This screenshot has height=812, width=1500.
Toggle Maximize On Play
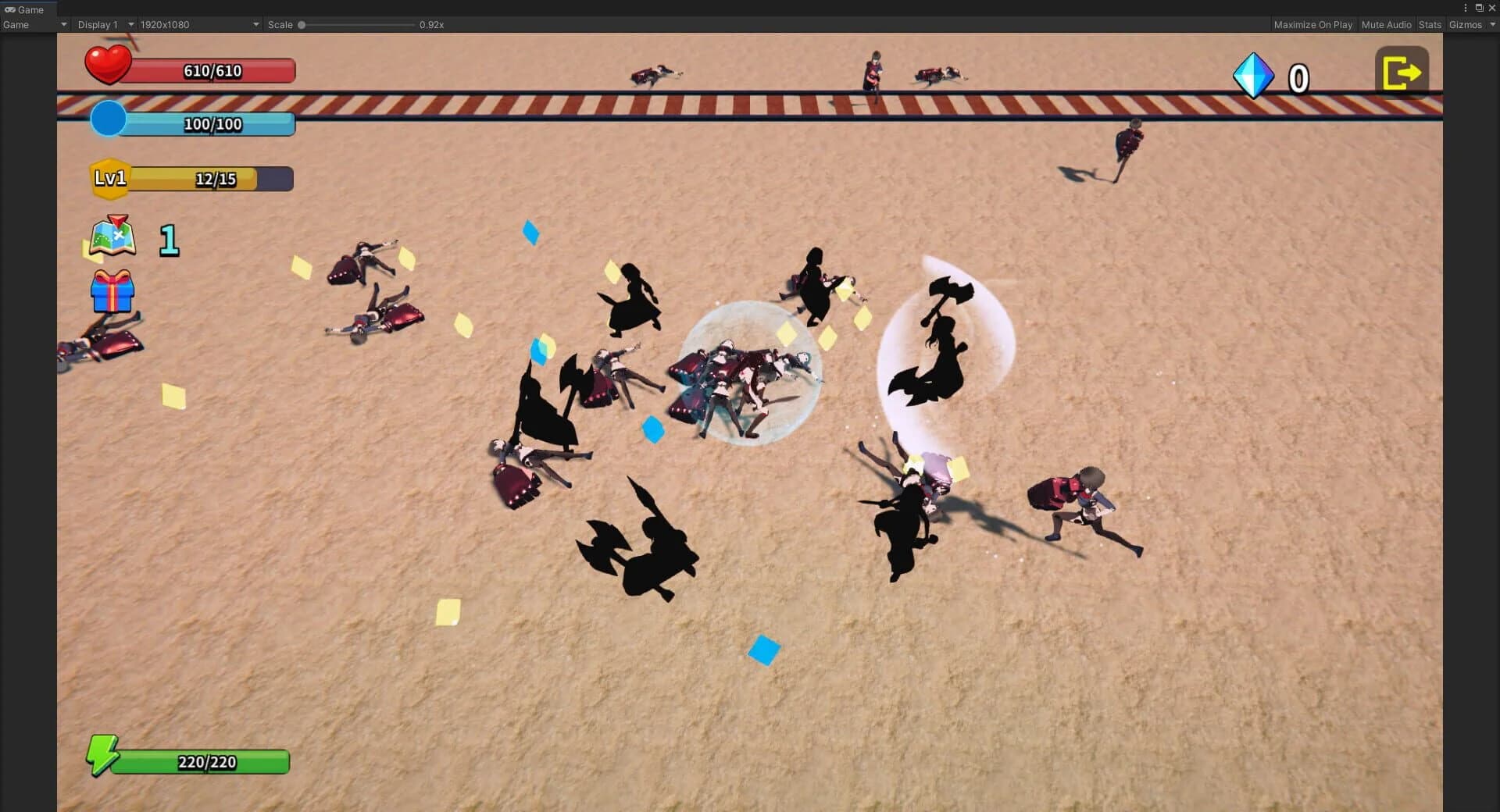(x=1312, y=24)
